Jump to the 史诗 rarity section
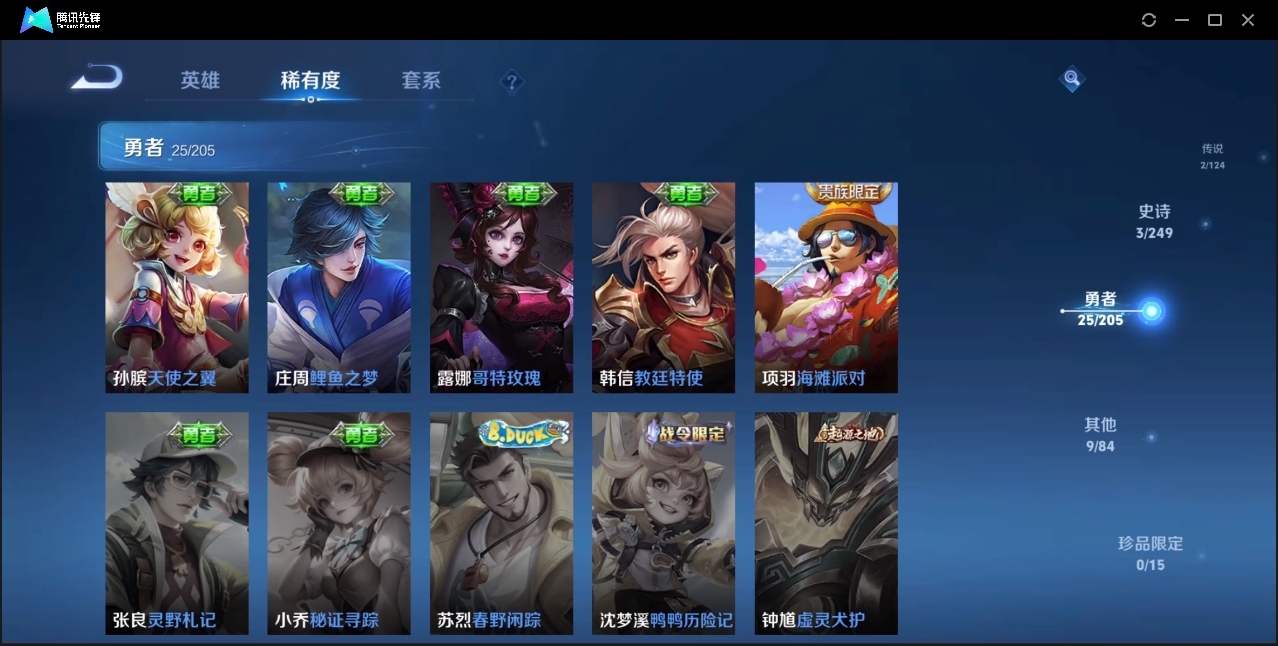This screenshot has height=646, width=1278. pyautogui.click(x=1154, y=221)
